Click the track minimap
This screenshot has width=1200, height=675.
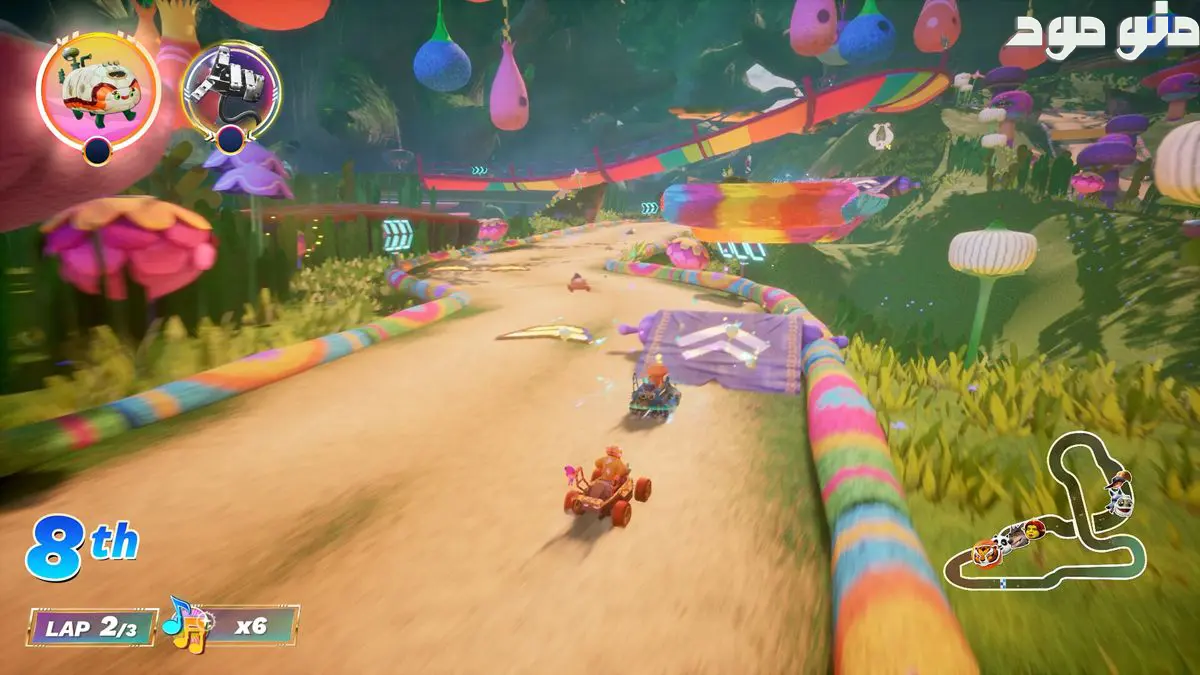click(1049, 515)
